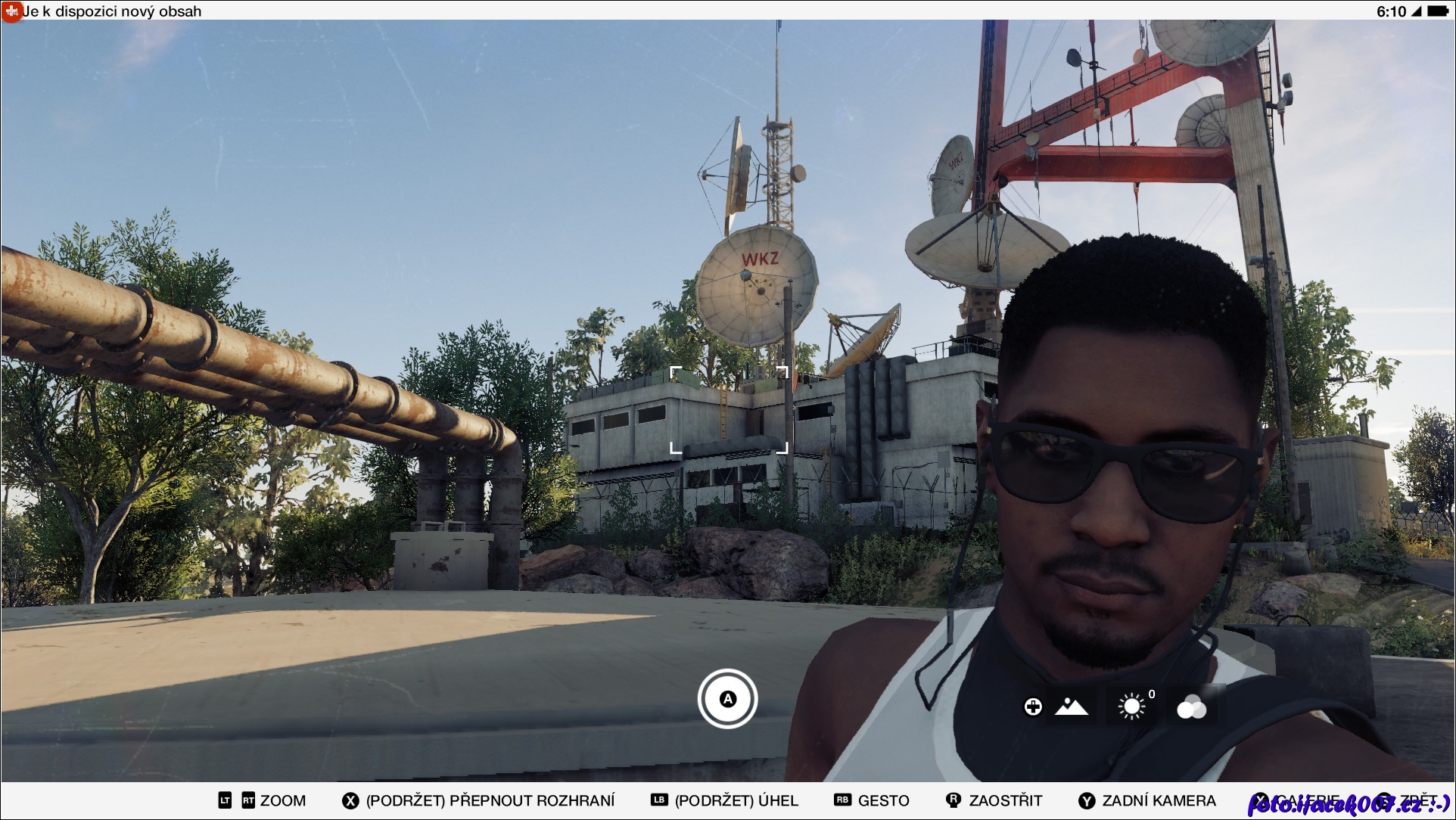
Task: Adjust brightness with the sun icon
Action: (x=1131, y=707)
